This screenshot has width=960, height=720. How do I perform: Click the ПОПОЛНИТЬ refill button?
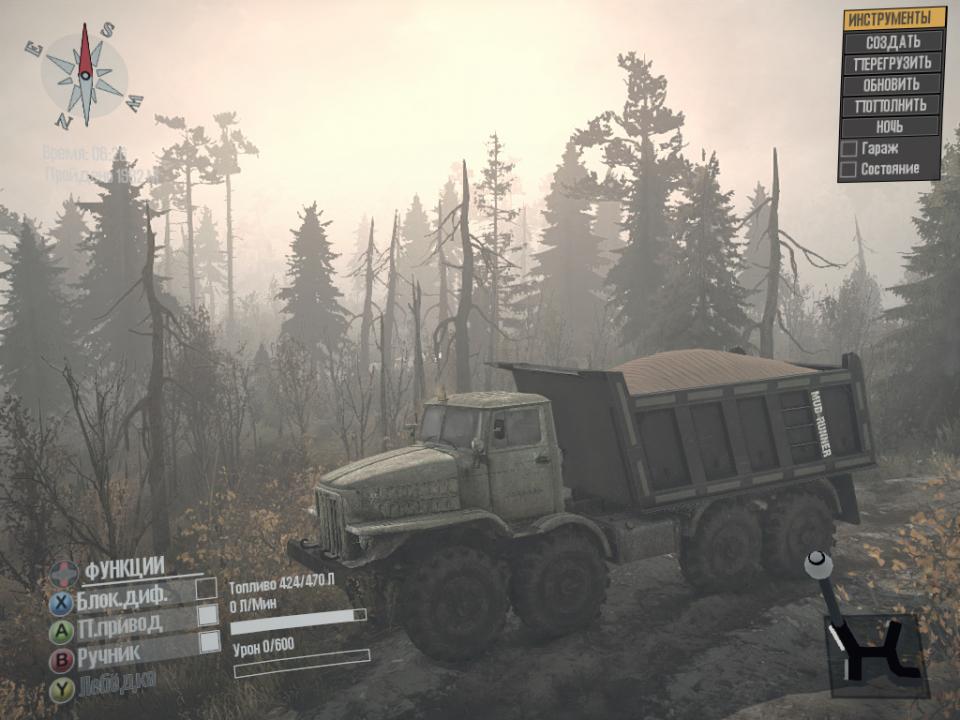coord(891,105)
